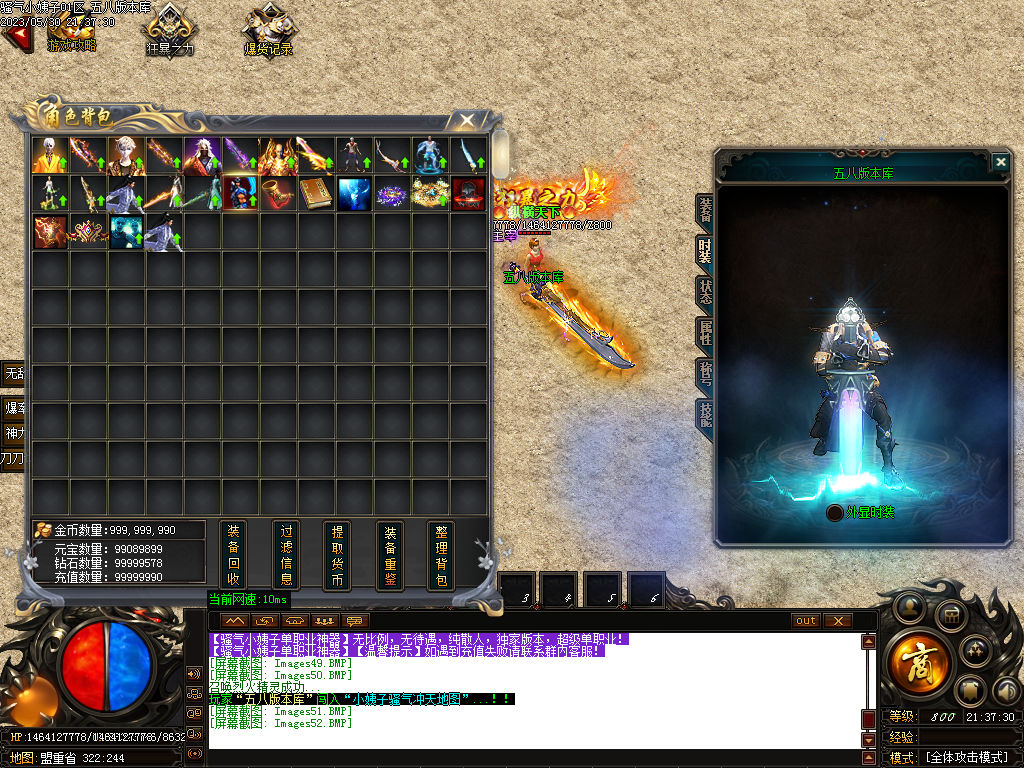
Task: Open the 技能 skills tab
Action: [x=705, y=413]
